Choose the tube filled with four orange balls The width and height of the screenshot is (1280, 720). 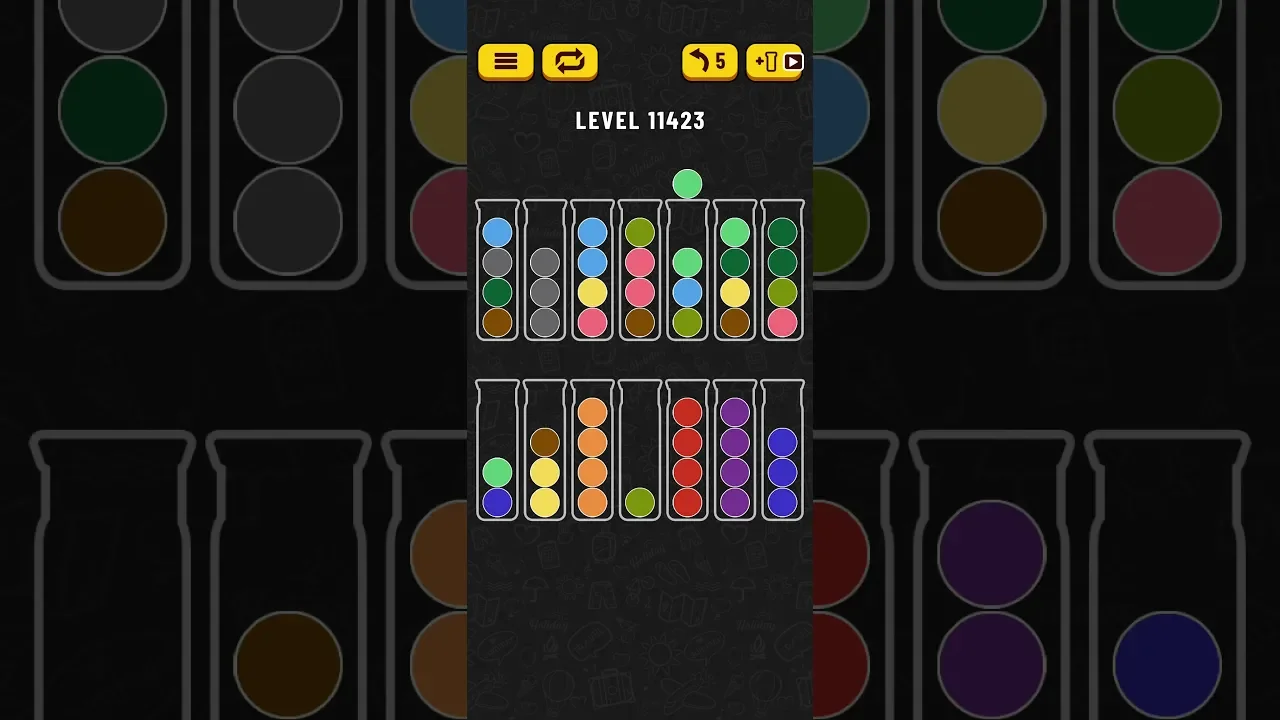tap(592, 452)
